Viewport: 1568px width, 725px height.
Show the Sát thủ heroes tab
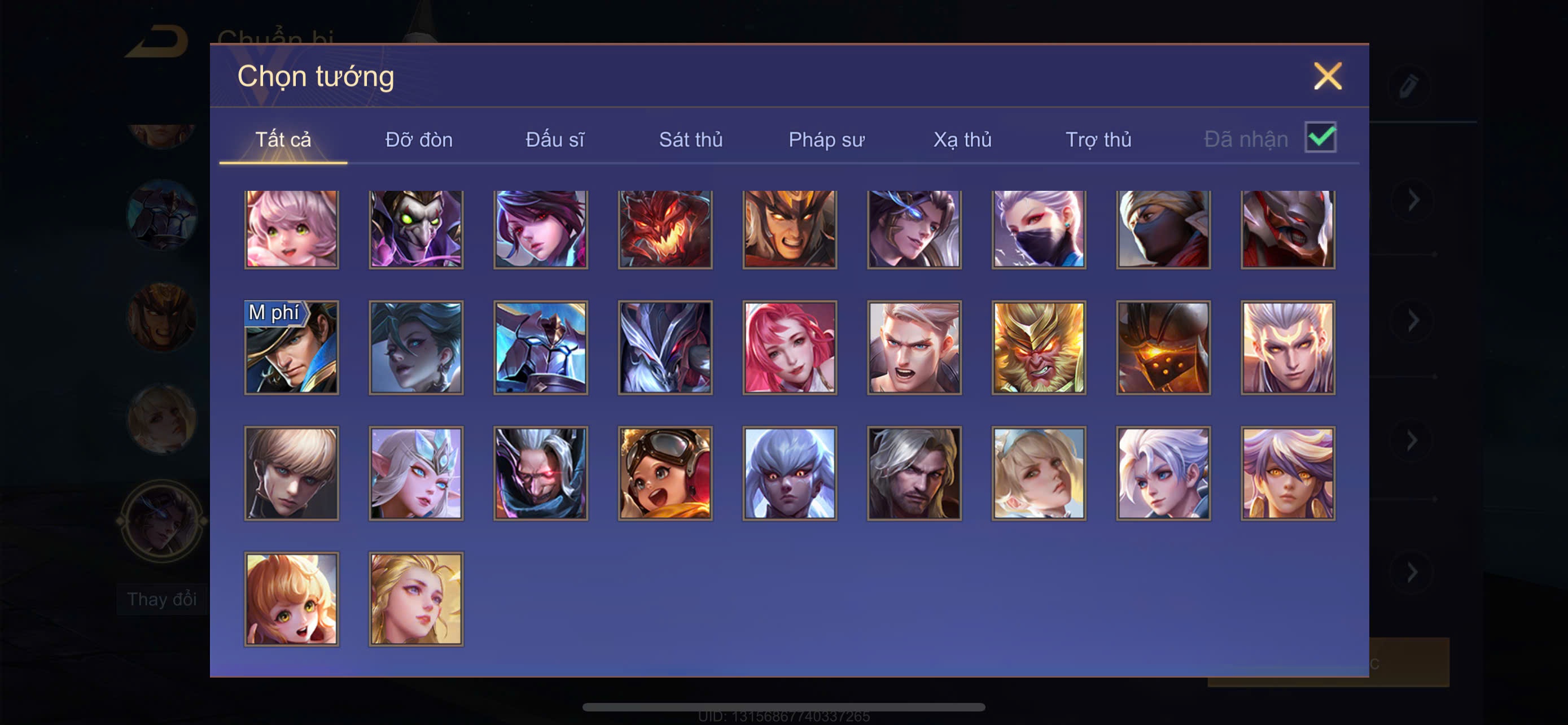[691, 139]
